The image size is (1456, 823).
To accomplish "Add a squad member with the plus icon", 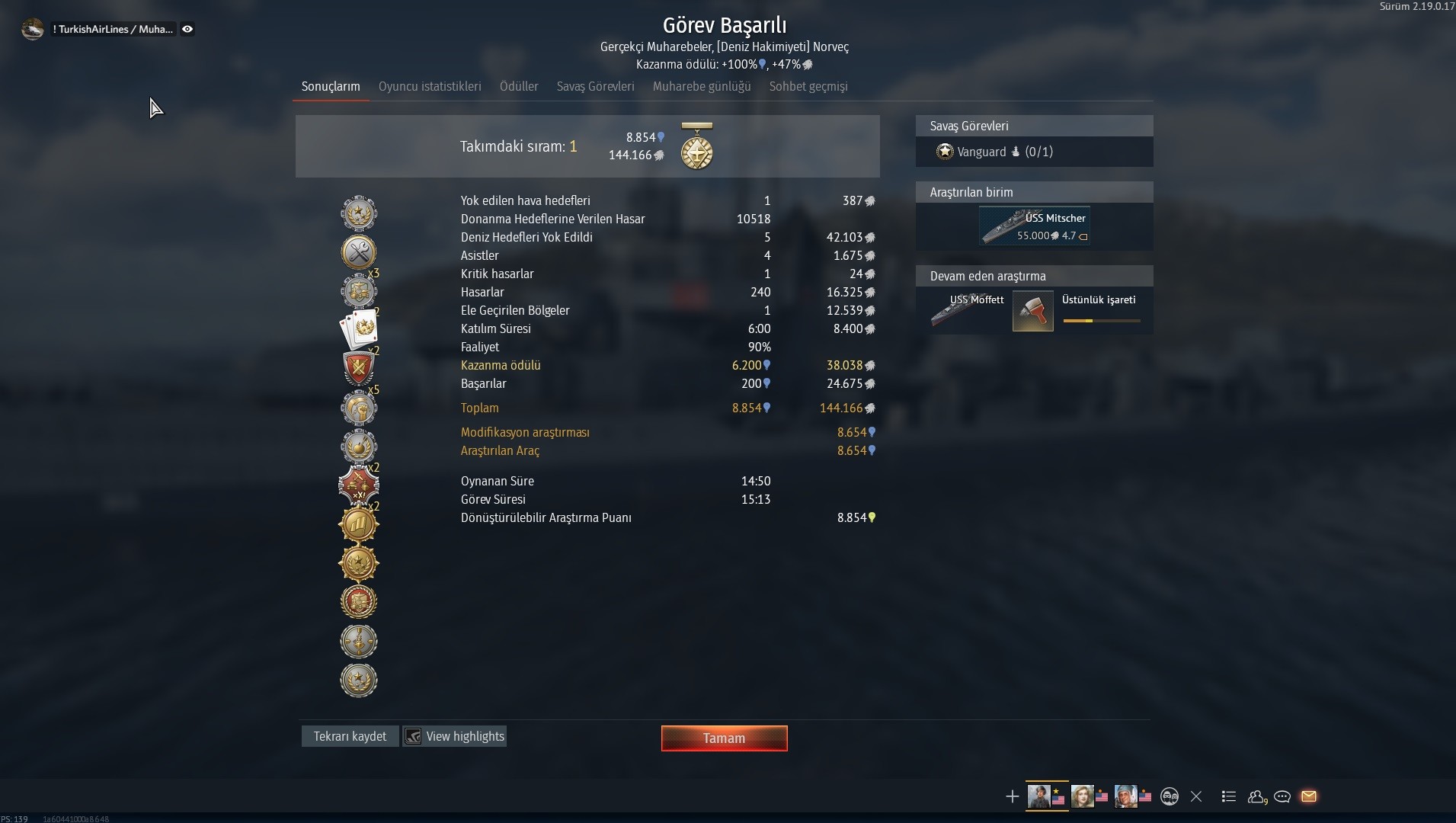I will [1012, 796].
